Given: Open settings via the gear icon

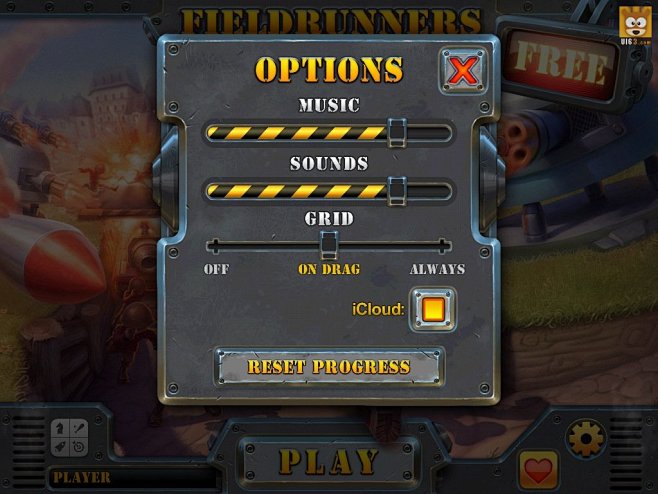Looking at the screenshot, I should [x=585, y=438].
